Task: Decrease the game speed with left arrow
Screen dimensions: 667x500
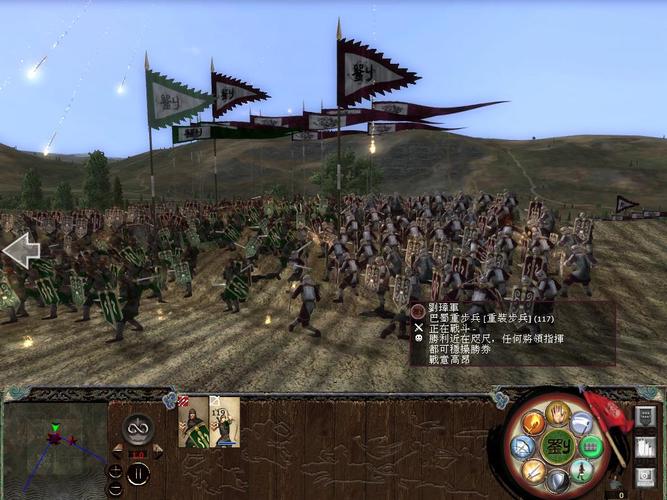Action: tap(117, 448)
